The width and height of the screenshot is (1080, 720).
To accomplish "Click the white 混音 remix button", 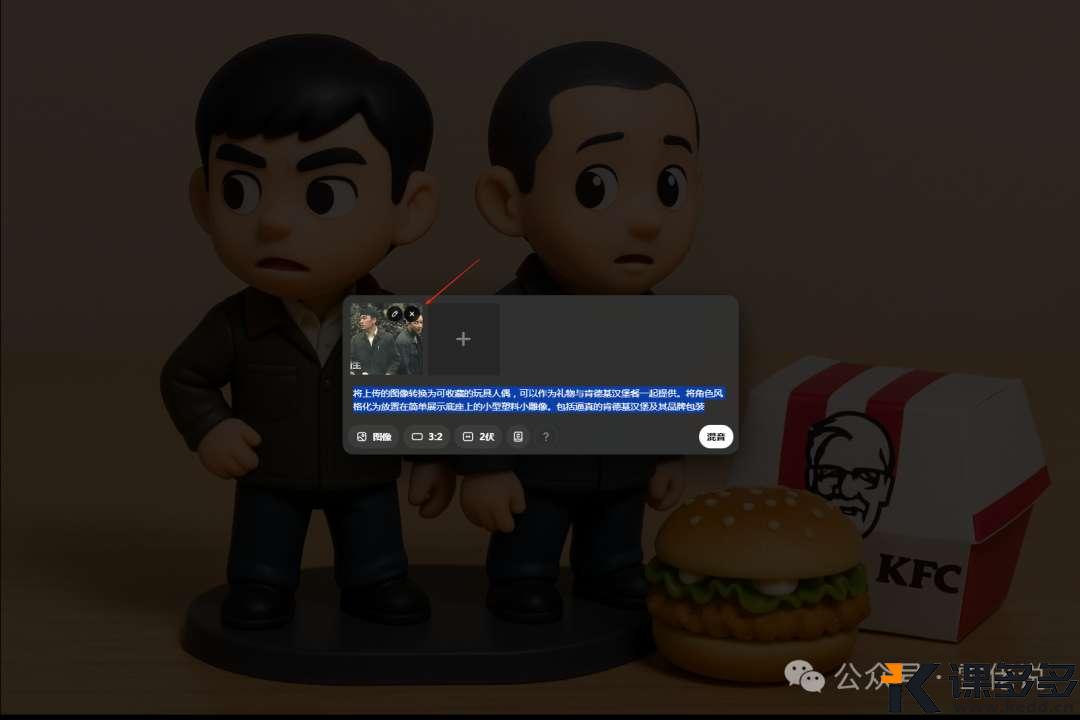I will (716, 437).
